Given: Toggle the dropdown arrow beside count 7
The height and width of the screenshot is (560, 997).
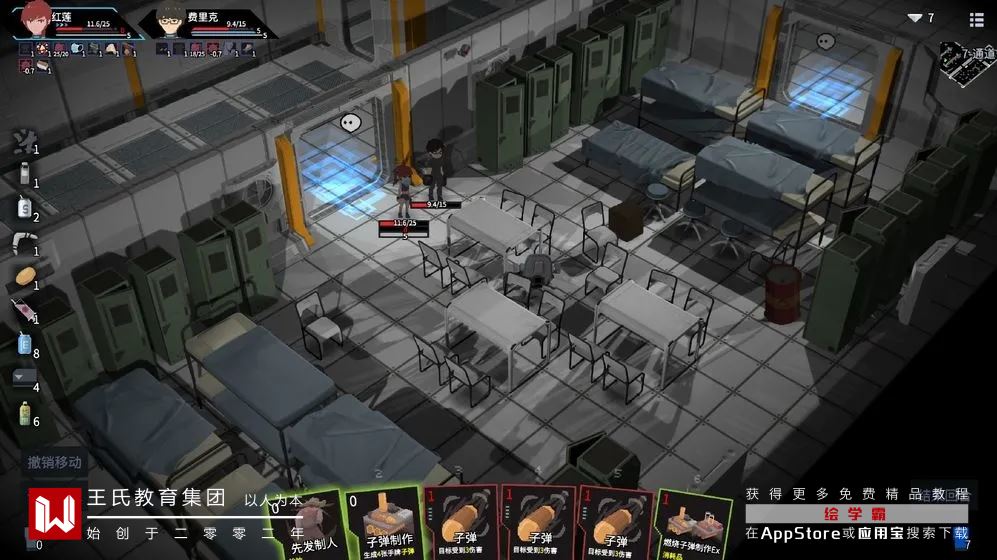Looking at the screenshot, I should click(914, 18).
